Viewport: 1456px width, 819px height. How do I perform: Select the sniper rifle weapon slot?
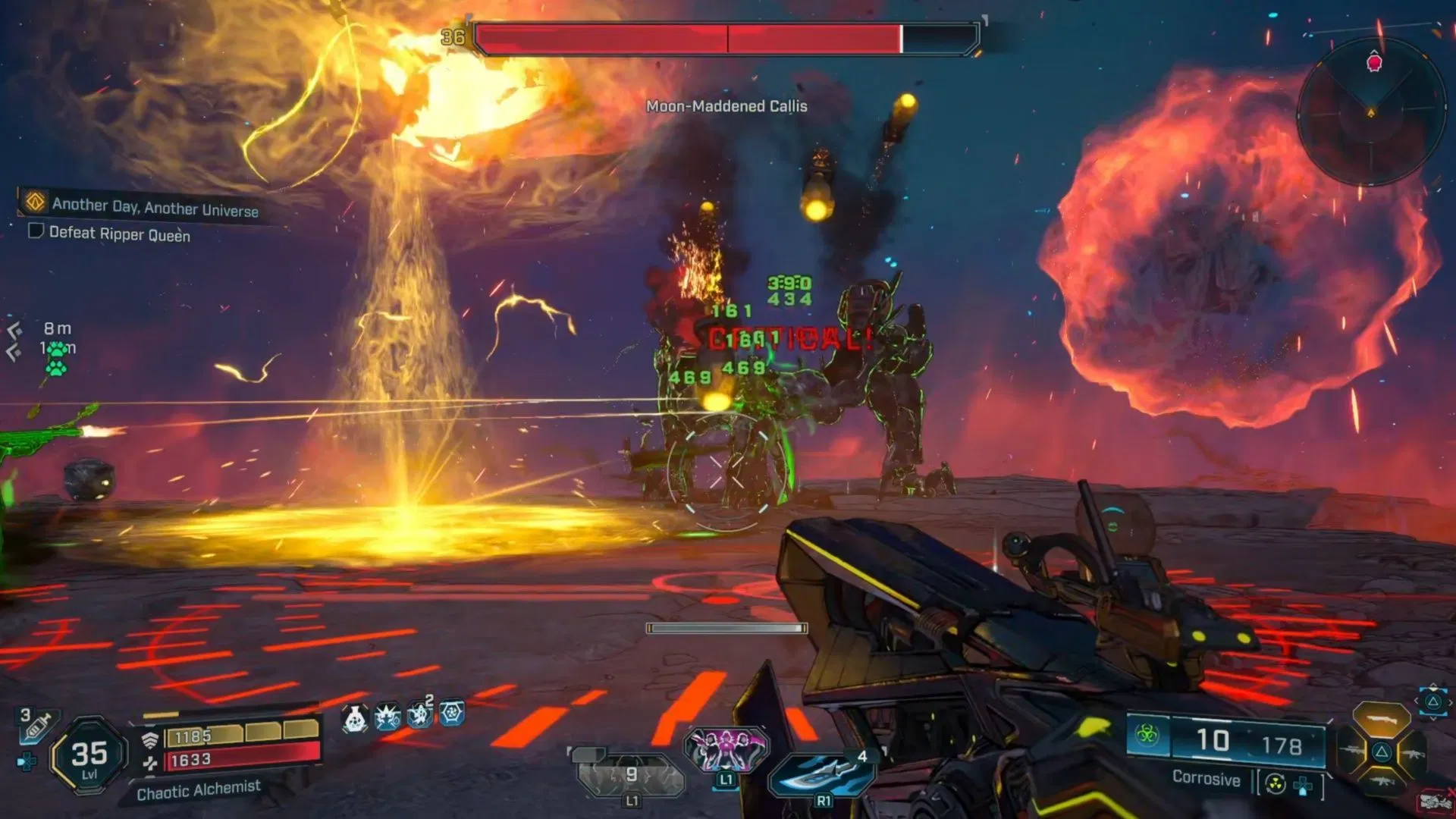pos(1352,752)
